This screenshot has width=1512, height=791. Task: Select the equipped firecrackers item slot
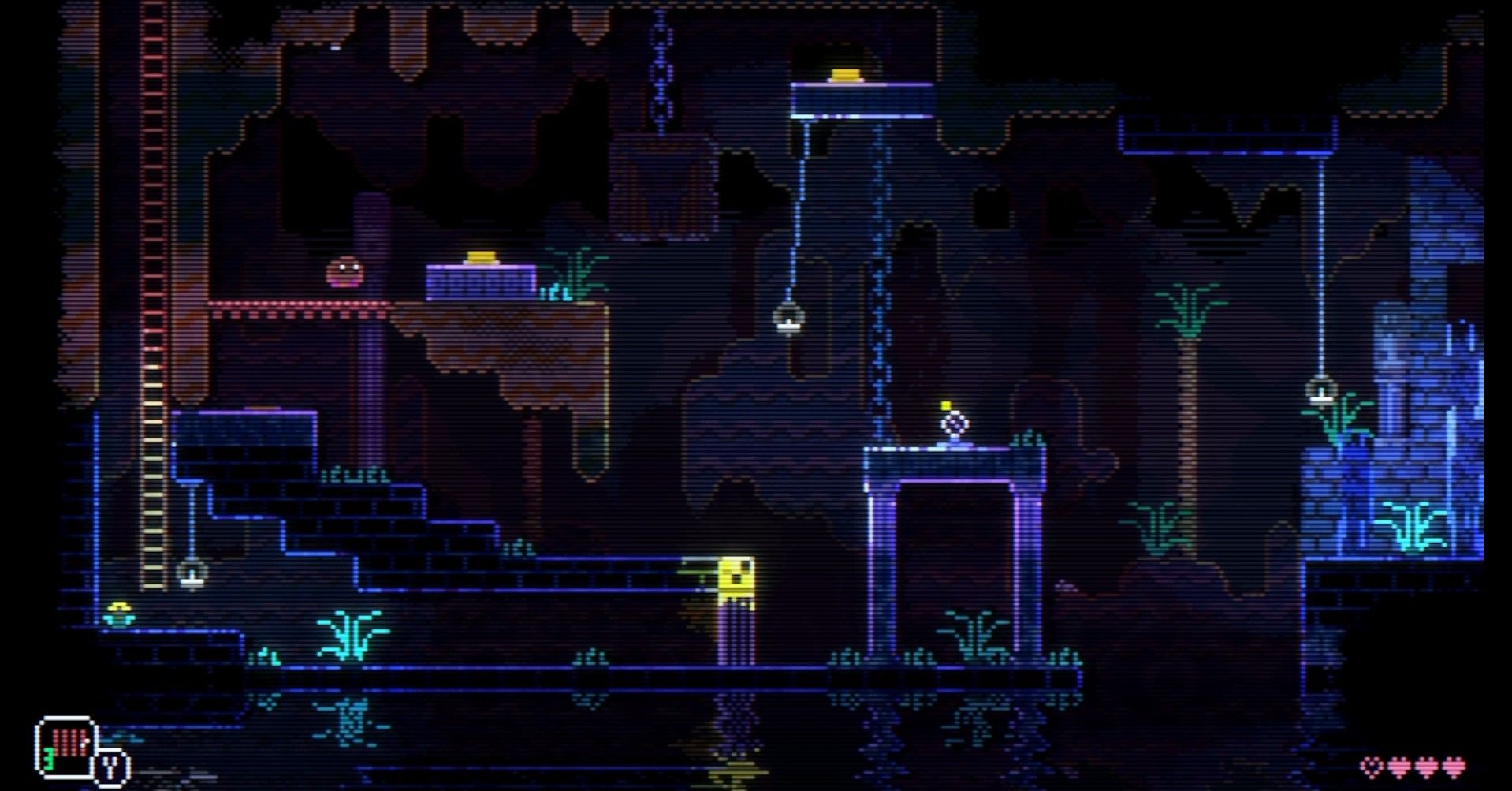[x=66, y=746]
